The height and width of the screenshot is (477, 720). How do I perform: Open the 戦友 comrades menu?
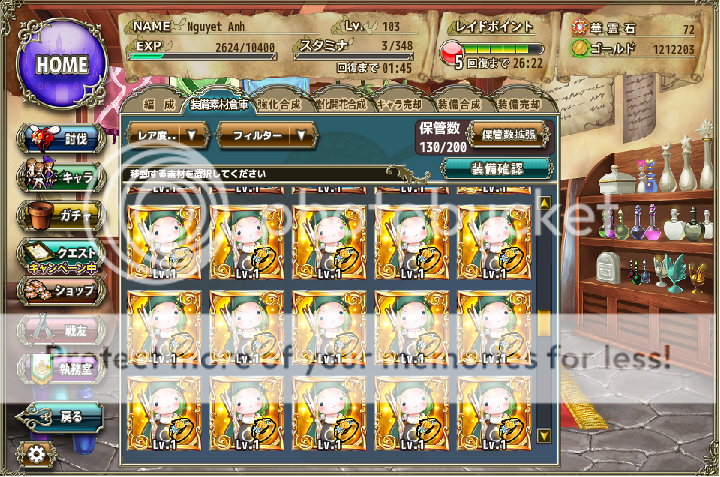tap(60, 330)
